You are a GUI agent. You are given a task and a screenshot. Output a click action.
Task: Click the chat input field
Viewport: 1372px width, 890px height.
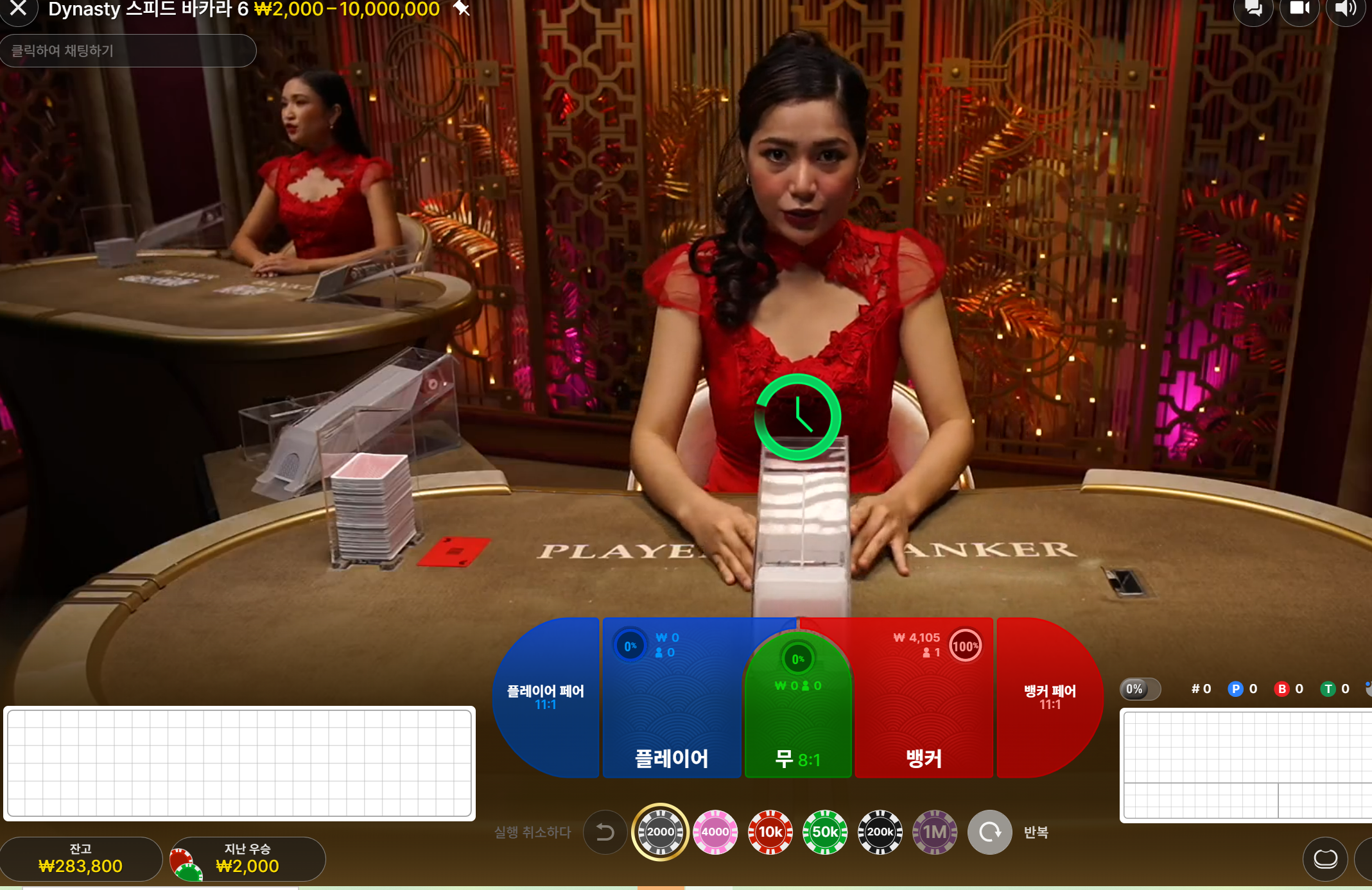[128, 51]
